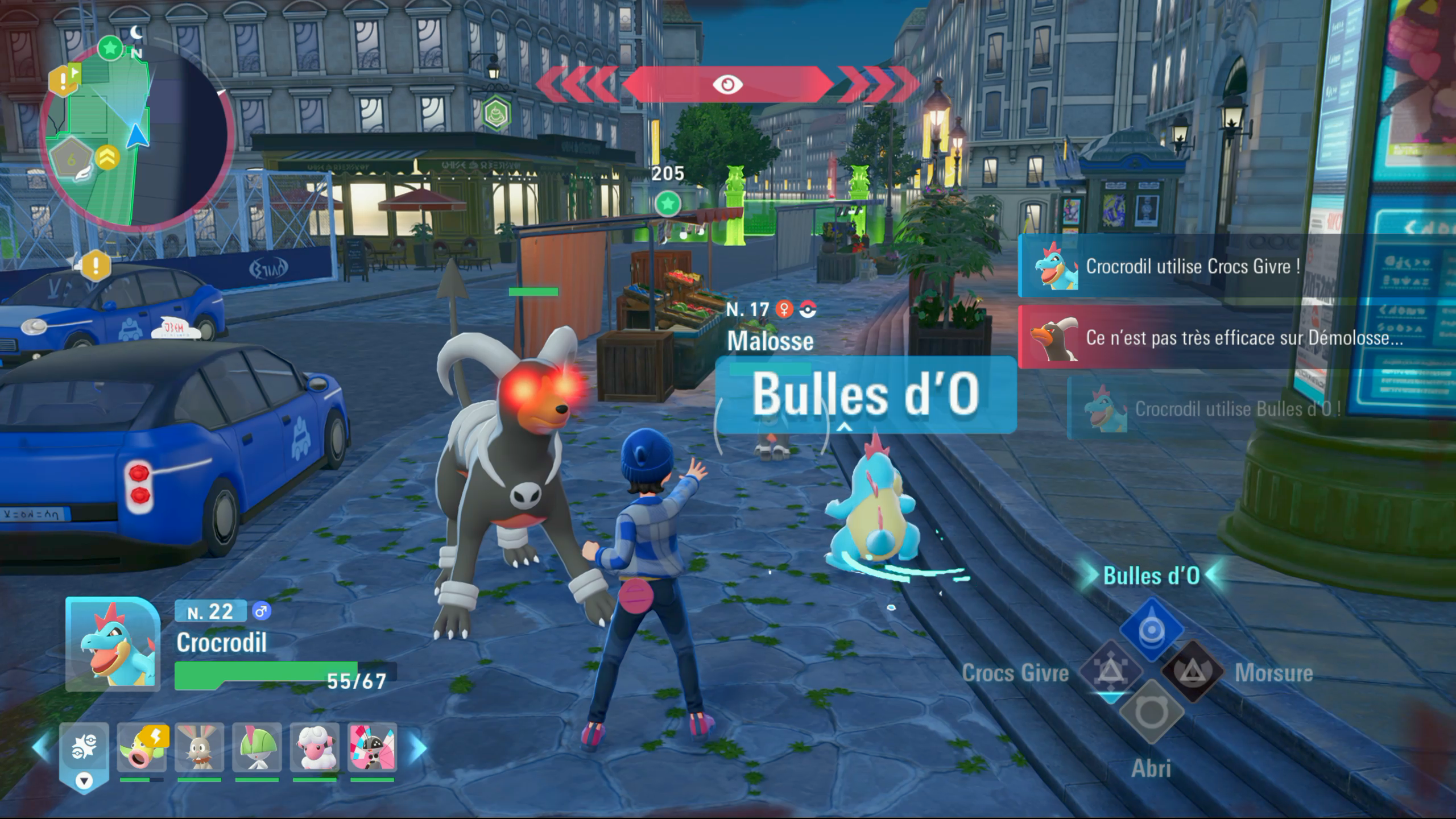Click the red eye alert banner

pyautogui.click(x=727, y=85)
